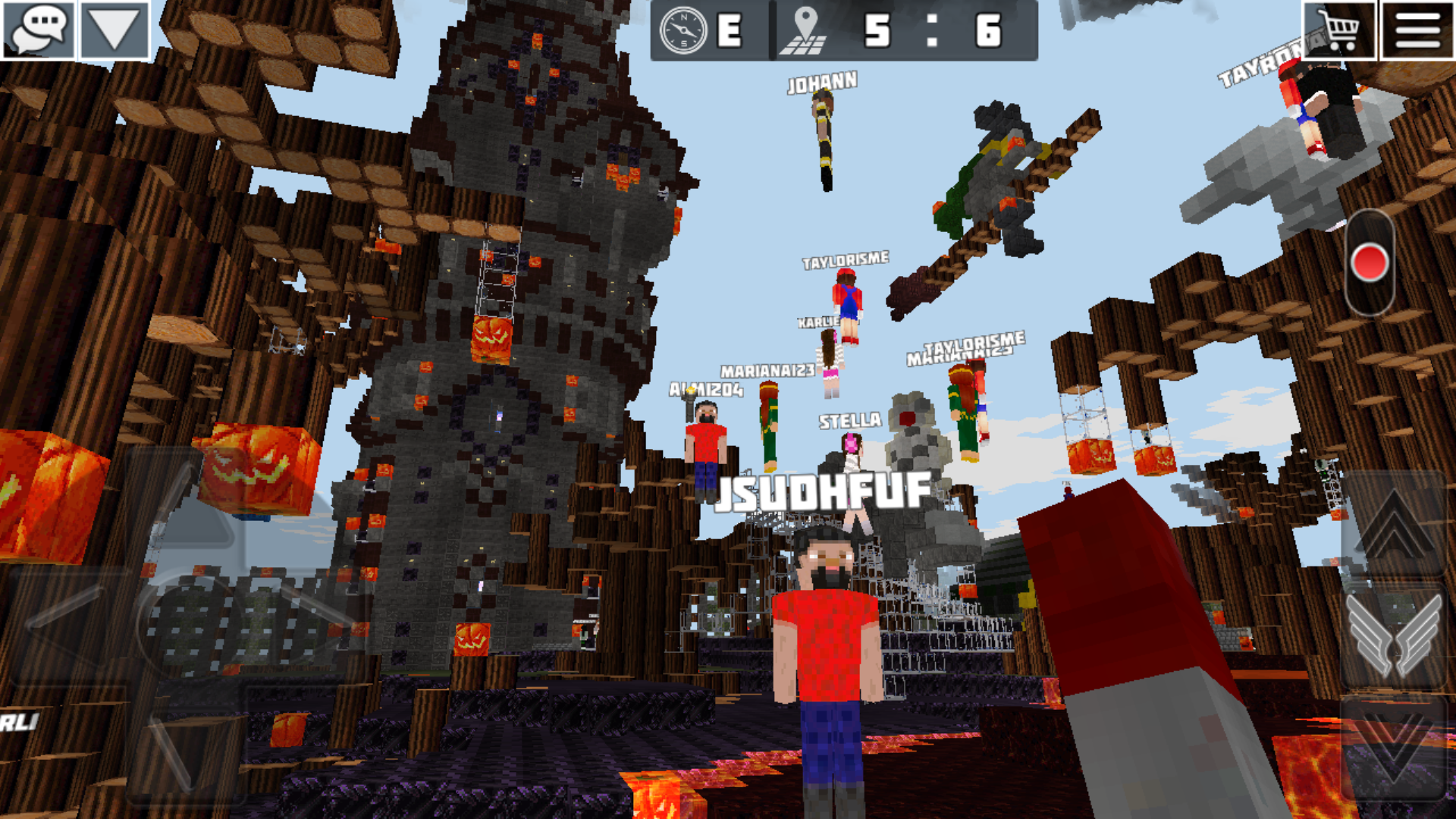The width and height of the screenshot is (1456, 819).
Task: Click on player STELLA's nametag
Action: (x=848, y=422)
